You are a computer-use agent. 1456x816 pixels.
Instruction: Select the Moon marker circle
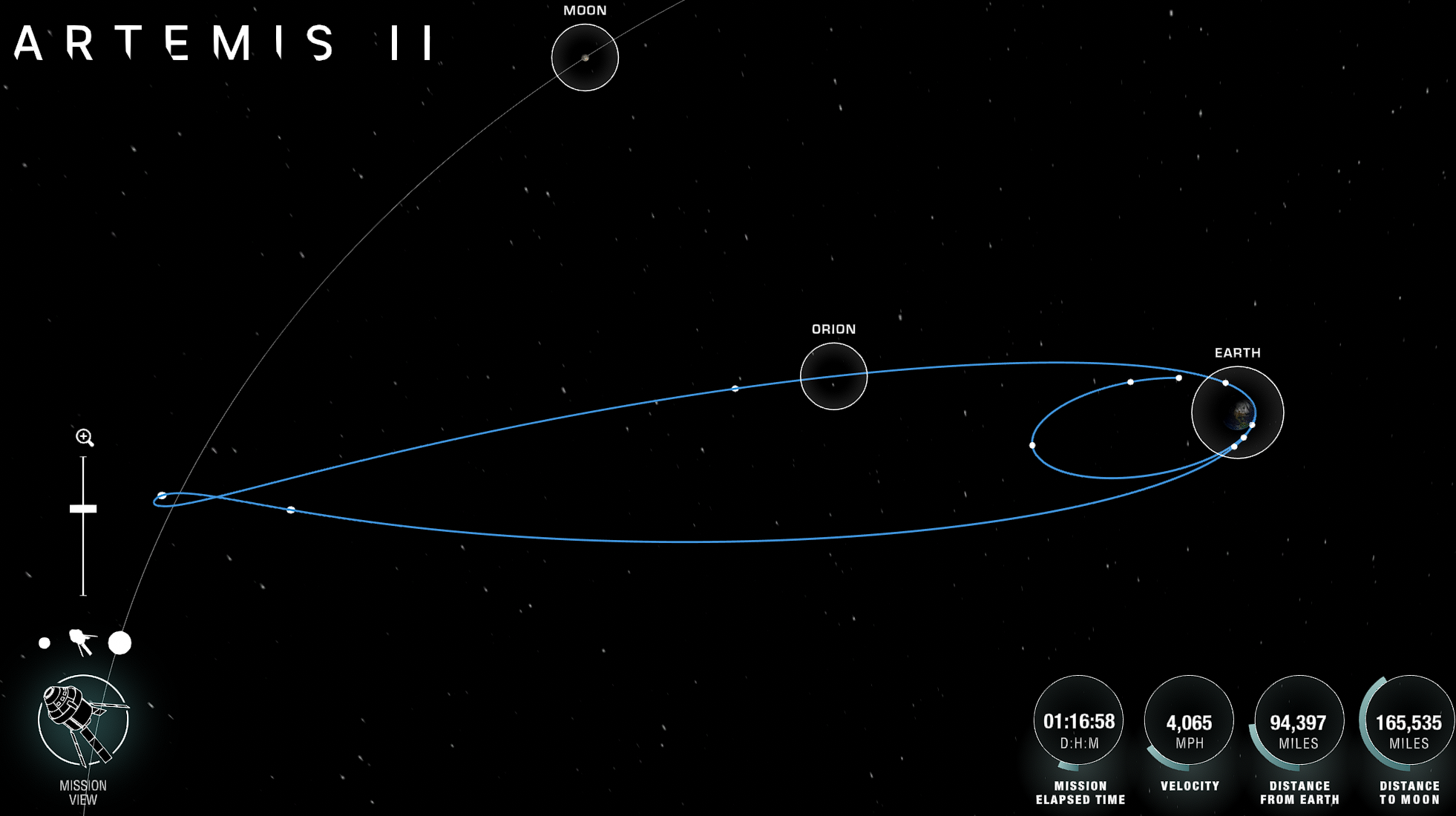[585, 57]
